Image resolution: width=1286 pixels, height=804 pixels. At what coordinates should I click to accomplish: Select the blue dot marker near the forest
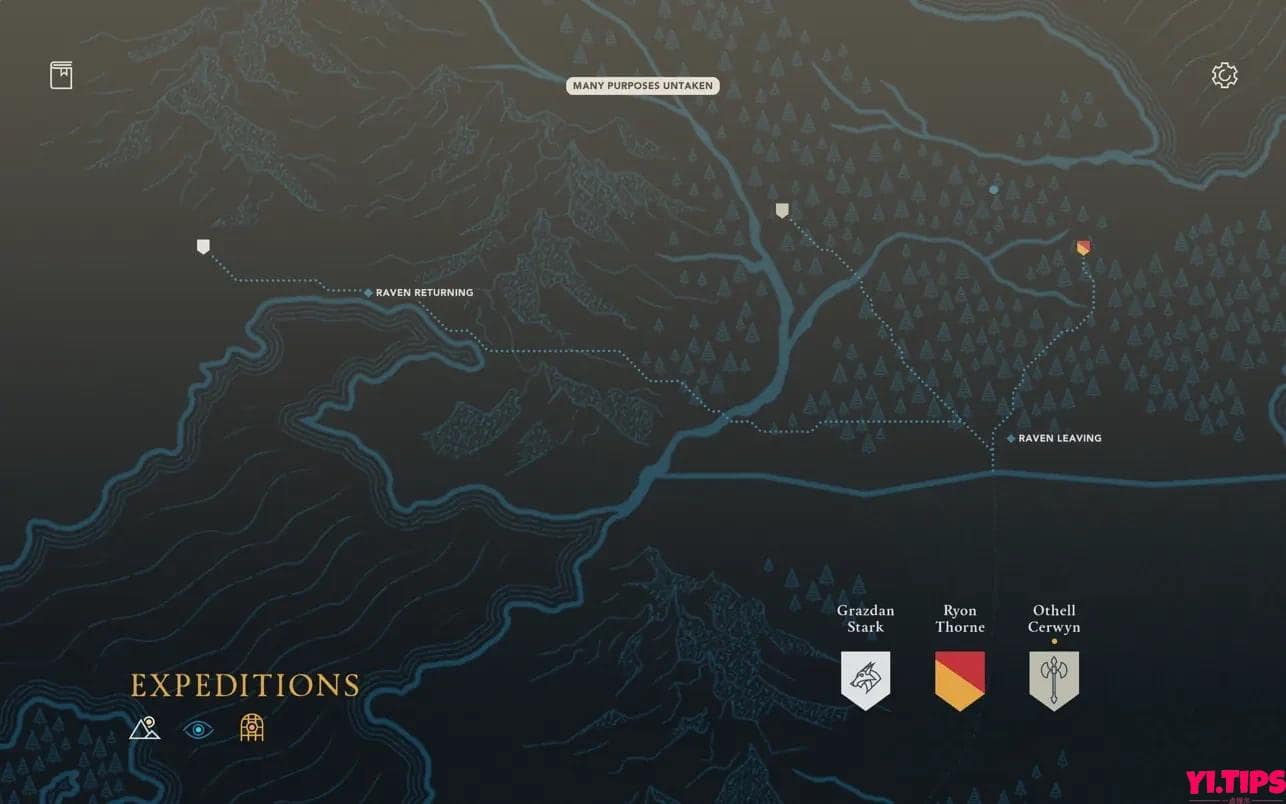(993, 189)
